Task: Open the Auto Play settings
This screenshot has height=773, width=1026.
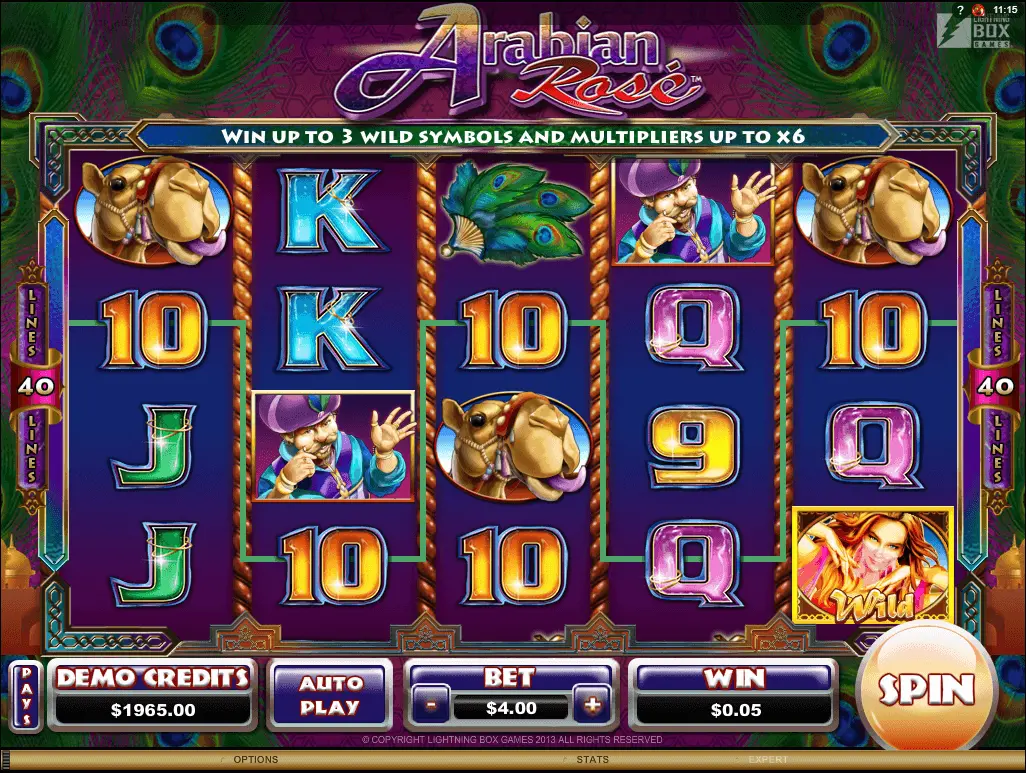Action: [x=330, y=694]
